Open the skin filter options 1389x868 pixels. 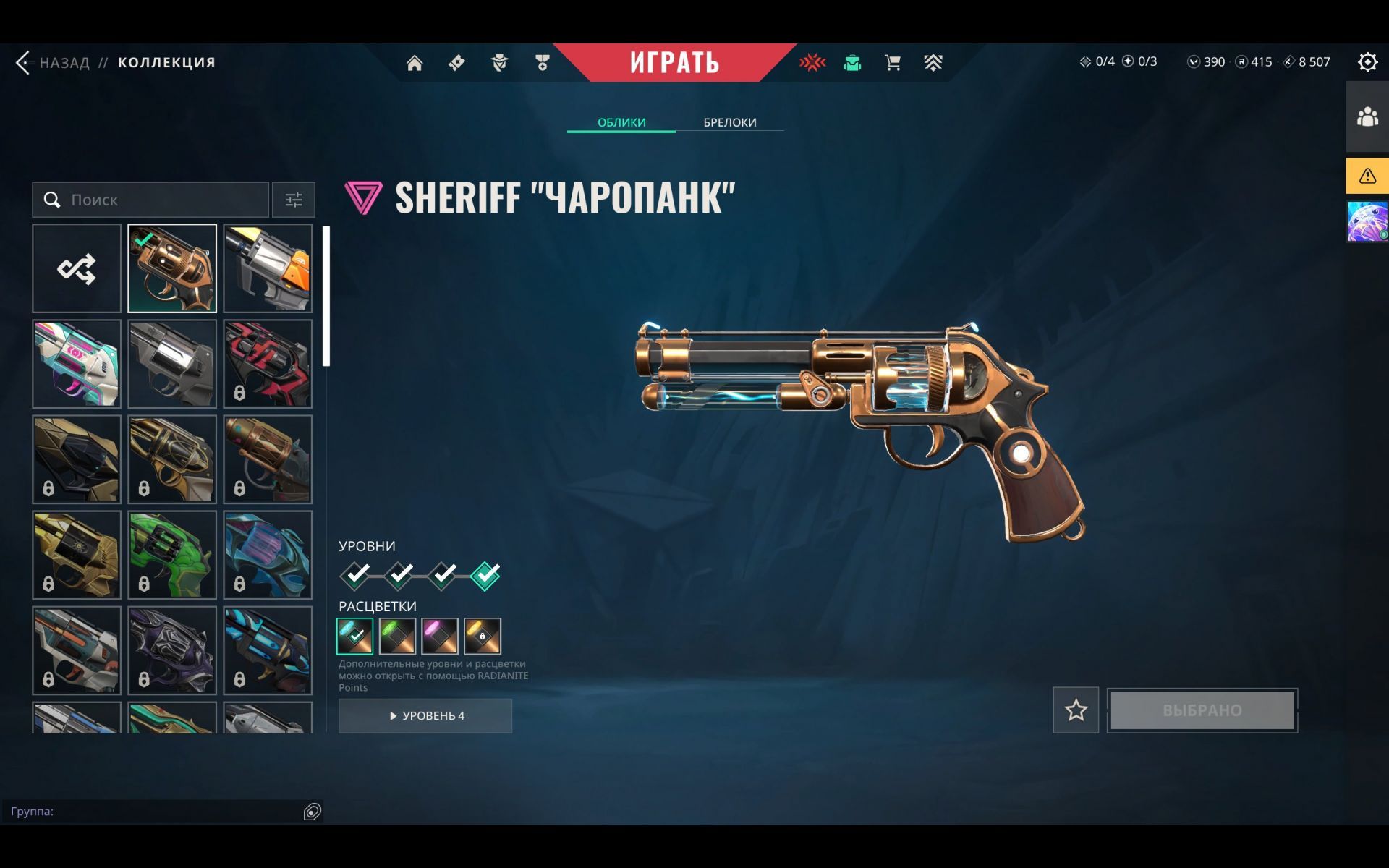[x=293, y=200]
